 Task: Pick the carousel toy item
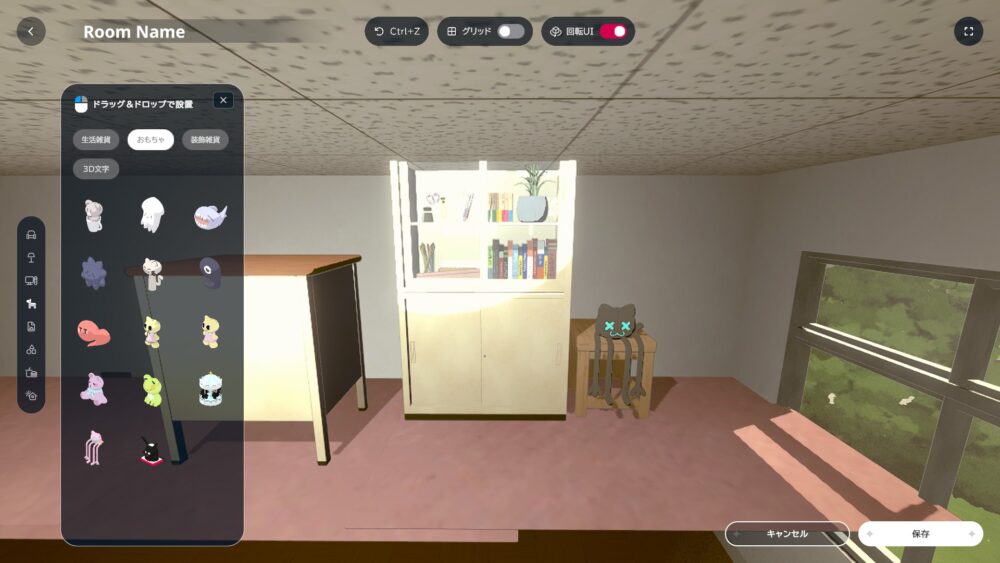[x=210, y=389]
